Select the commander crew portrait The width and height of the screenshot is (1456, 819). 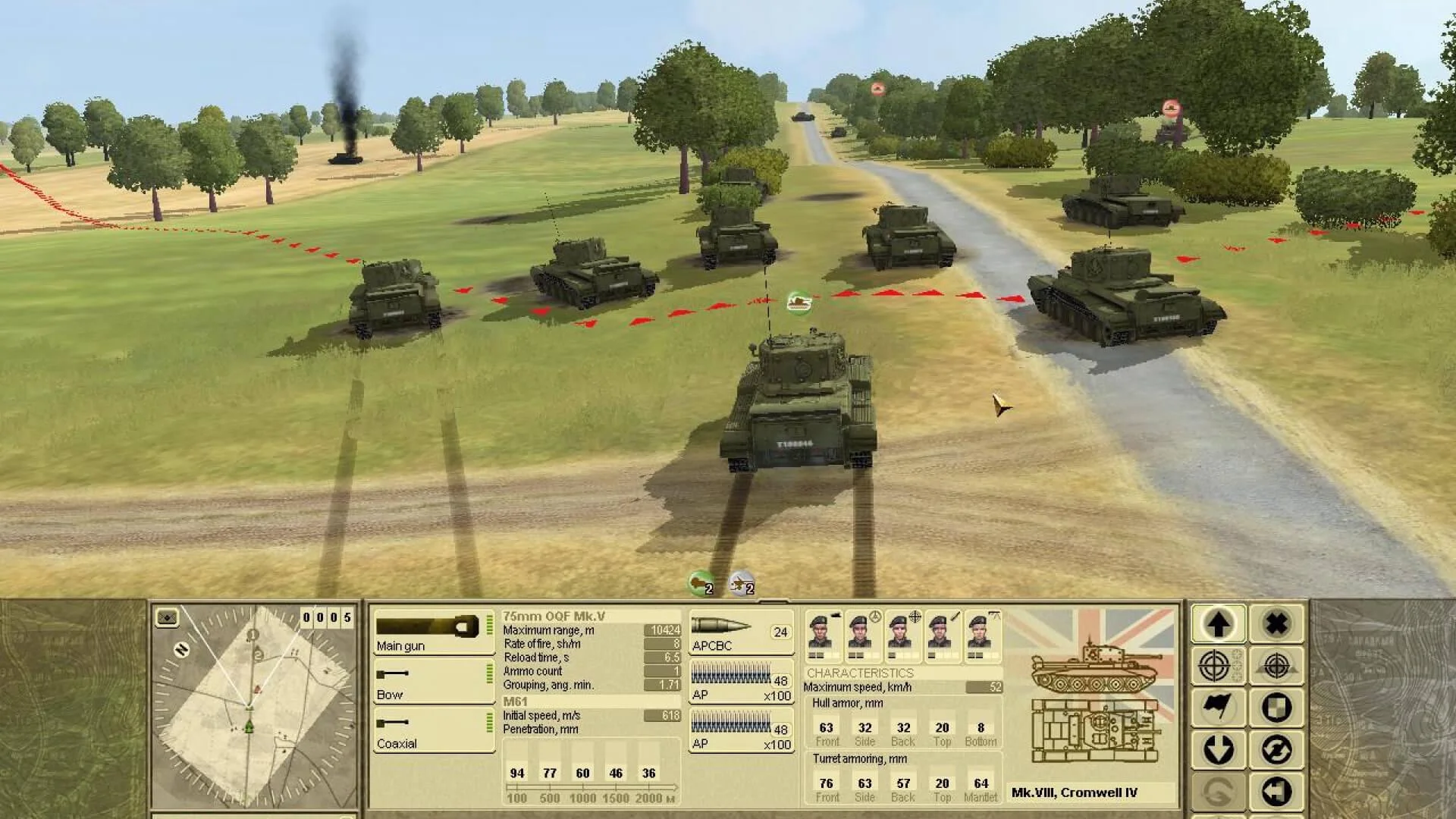[x=822, y=635]
